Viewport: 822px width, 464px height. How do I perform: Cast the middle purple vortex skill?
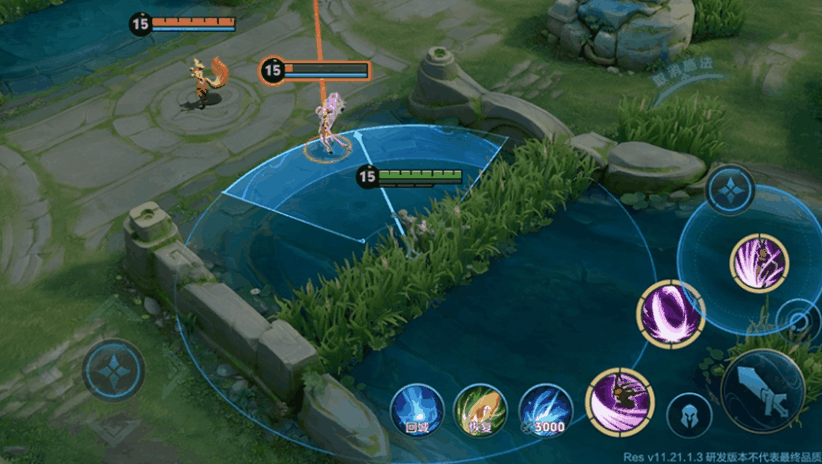click(x=671, y=315)
